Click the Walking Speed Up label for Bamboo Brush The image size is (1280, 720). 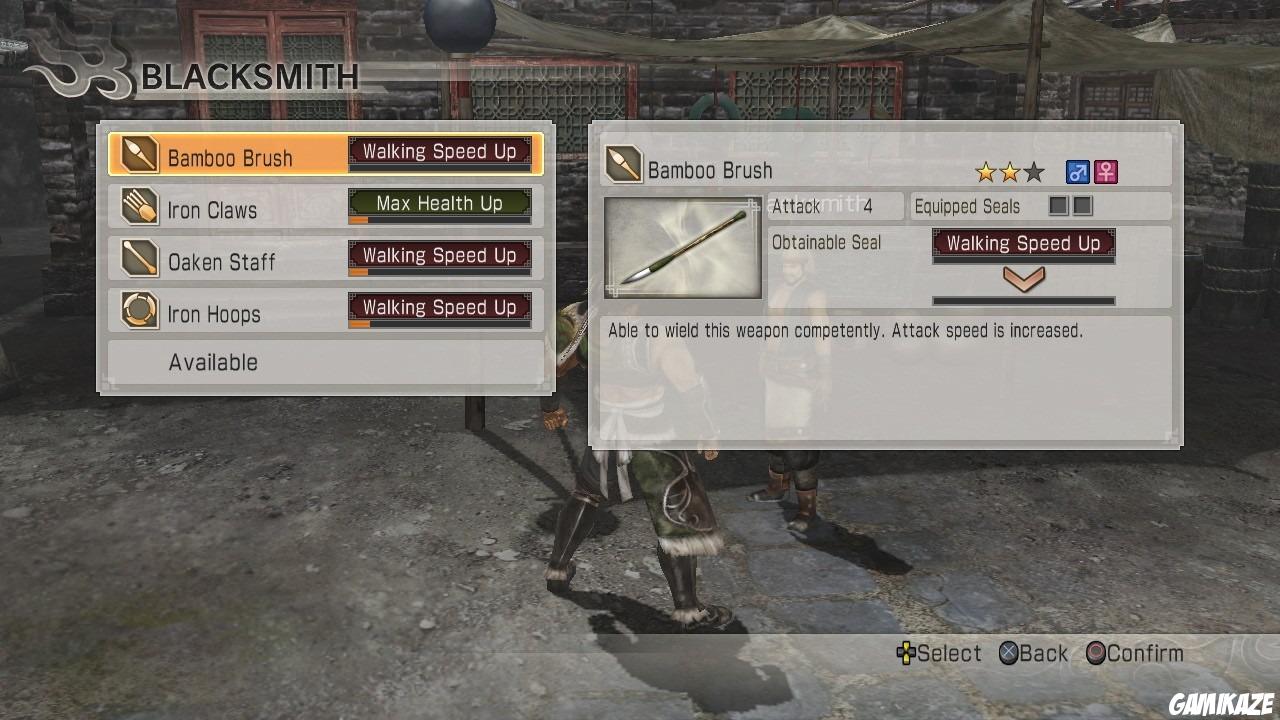coord(440,151)
